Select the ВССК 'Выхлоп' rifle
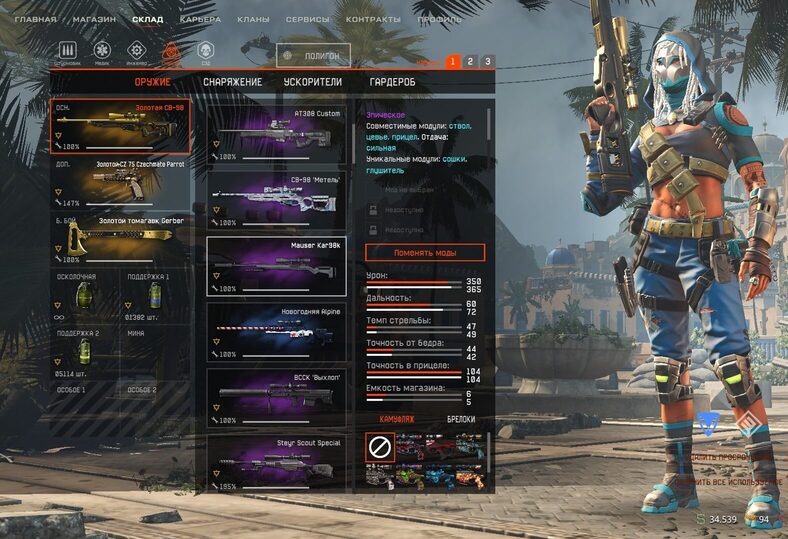The image size is (788, 539). tap(276, 398)
